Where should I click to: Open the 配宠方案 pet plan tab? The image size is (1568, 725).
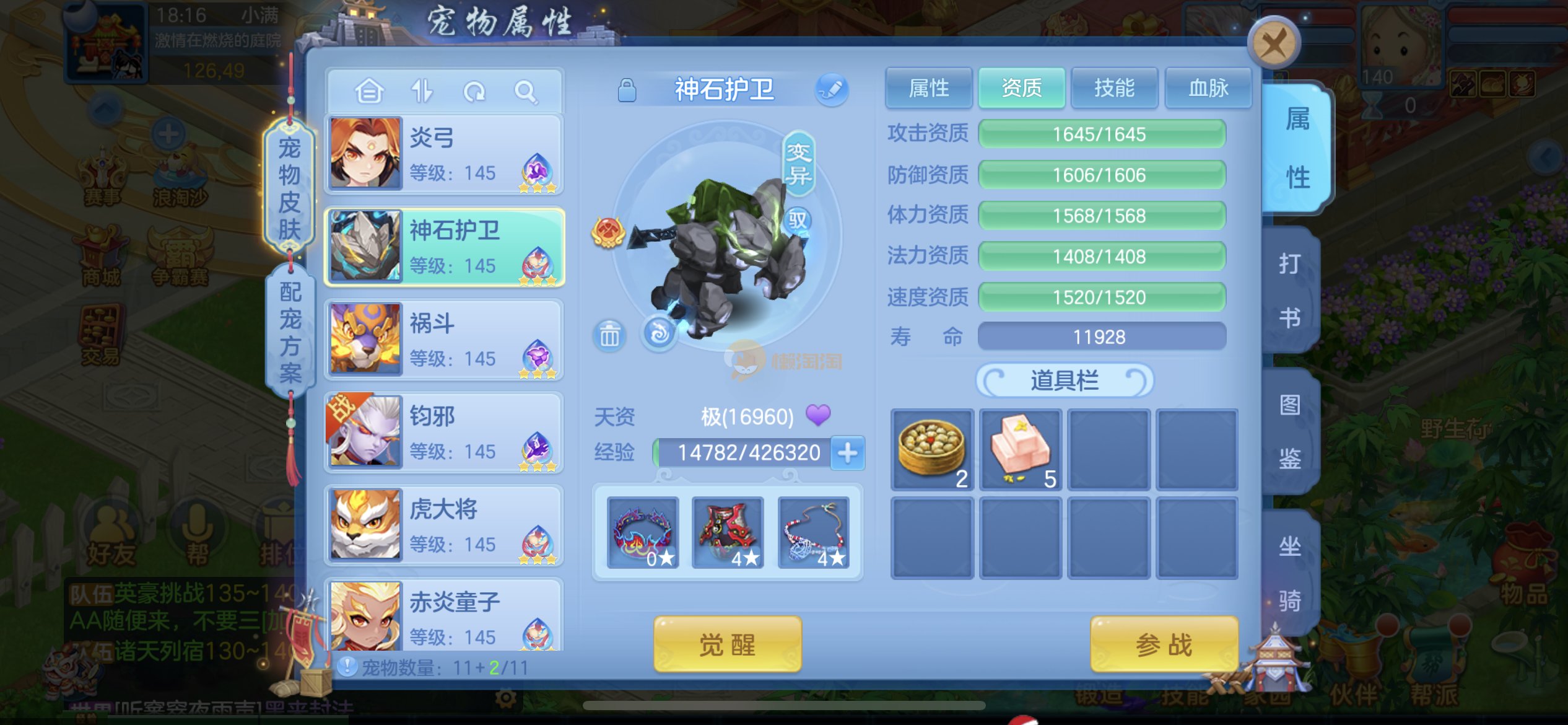pyautogui.click(x=290, y=332)
